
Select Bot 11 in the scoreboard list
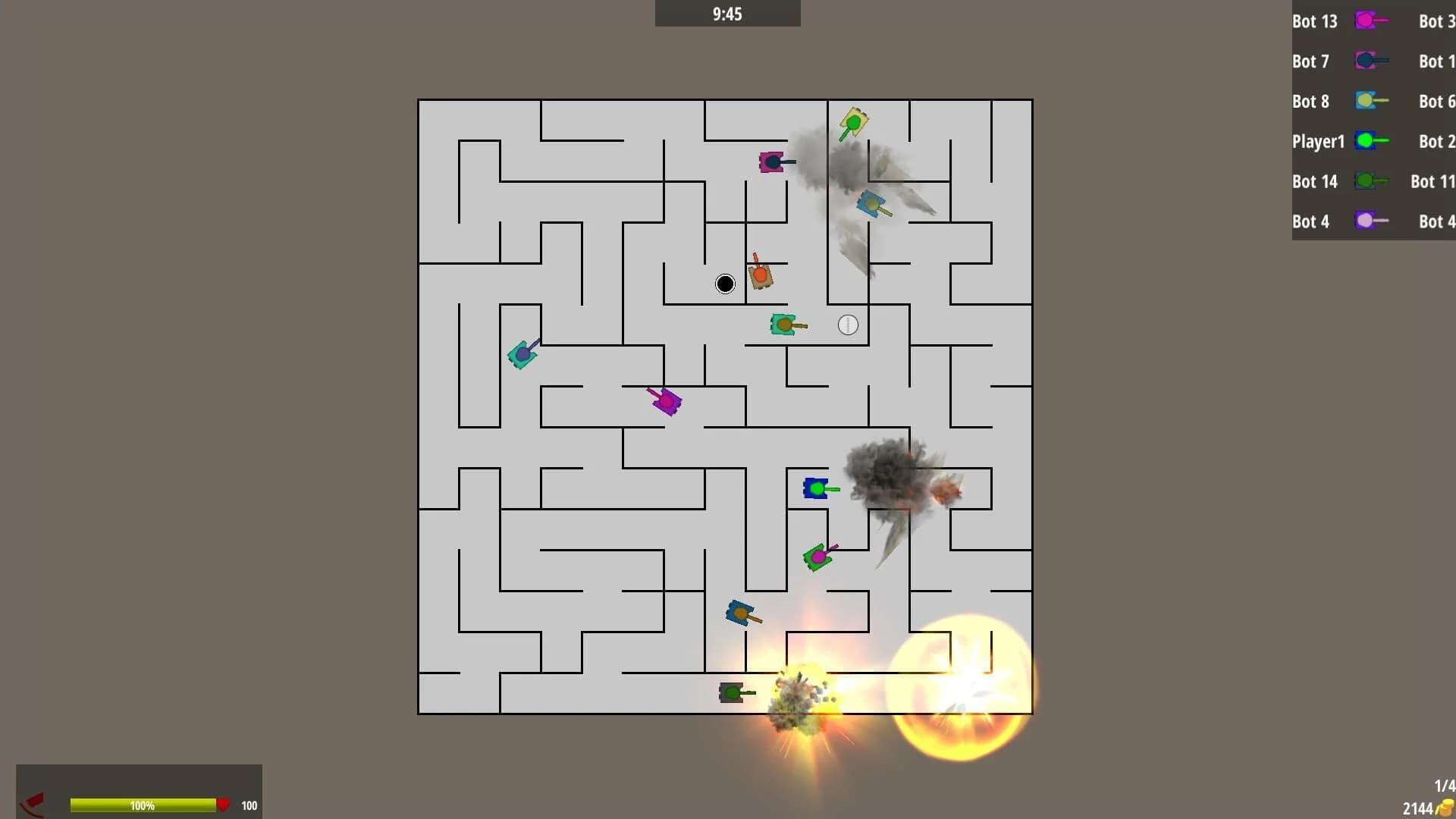[1432, 181]
